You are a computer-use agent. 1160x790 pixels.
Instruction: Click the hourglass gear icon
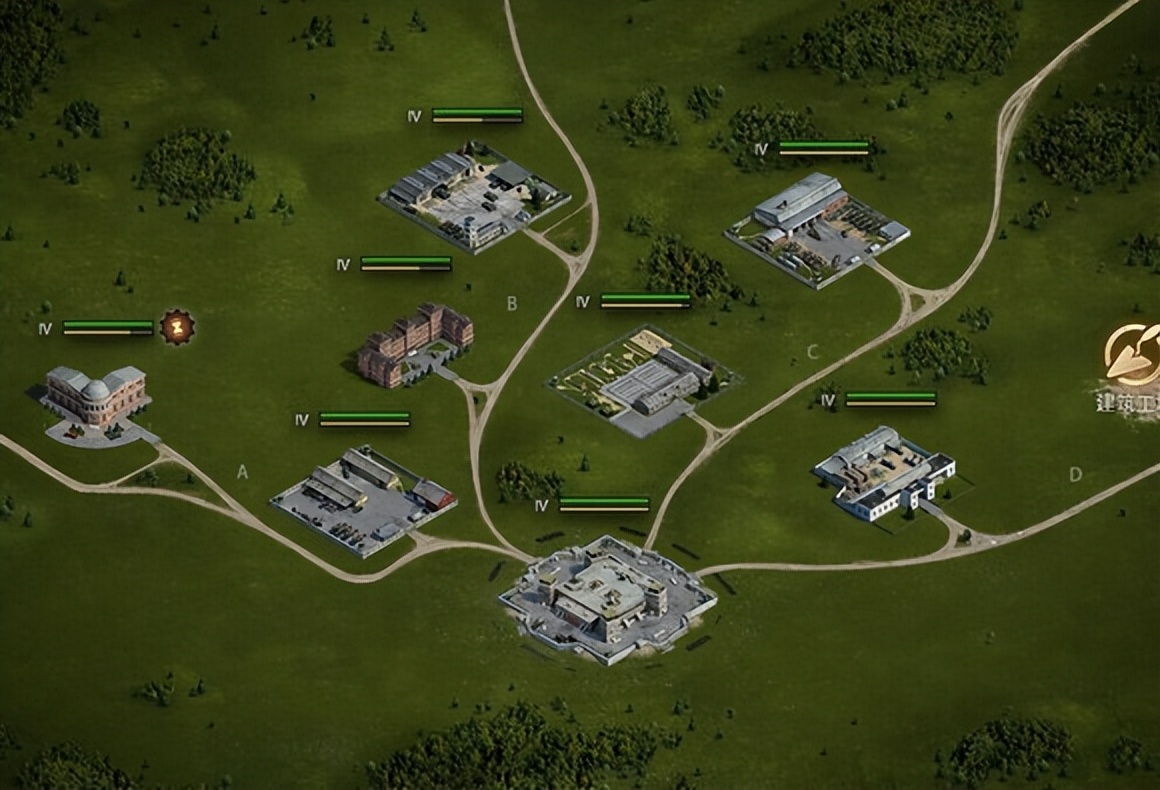tap(178, 327)
